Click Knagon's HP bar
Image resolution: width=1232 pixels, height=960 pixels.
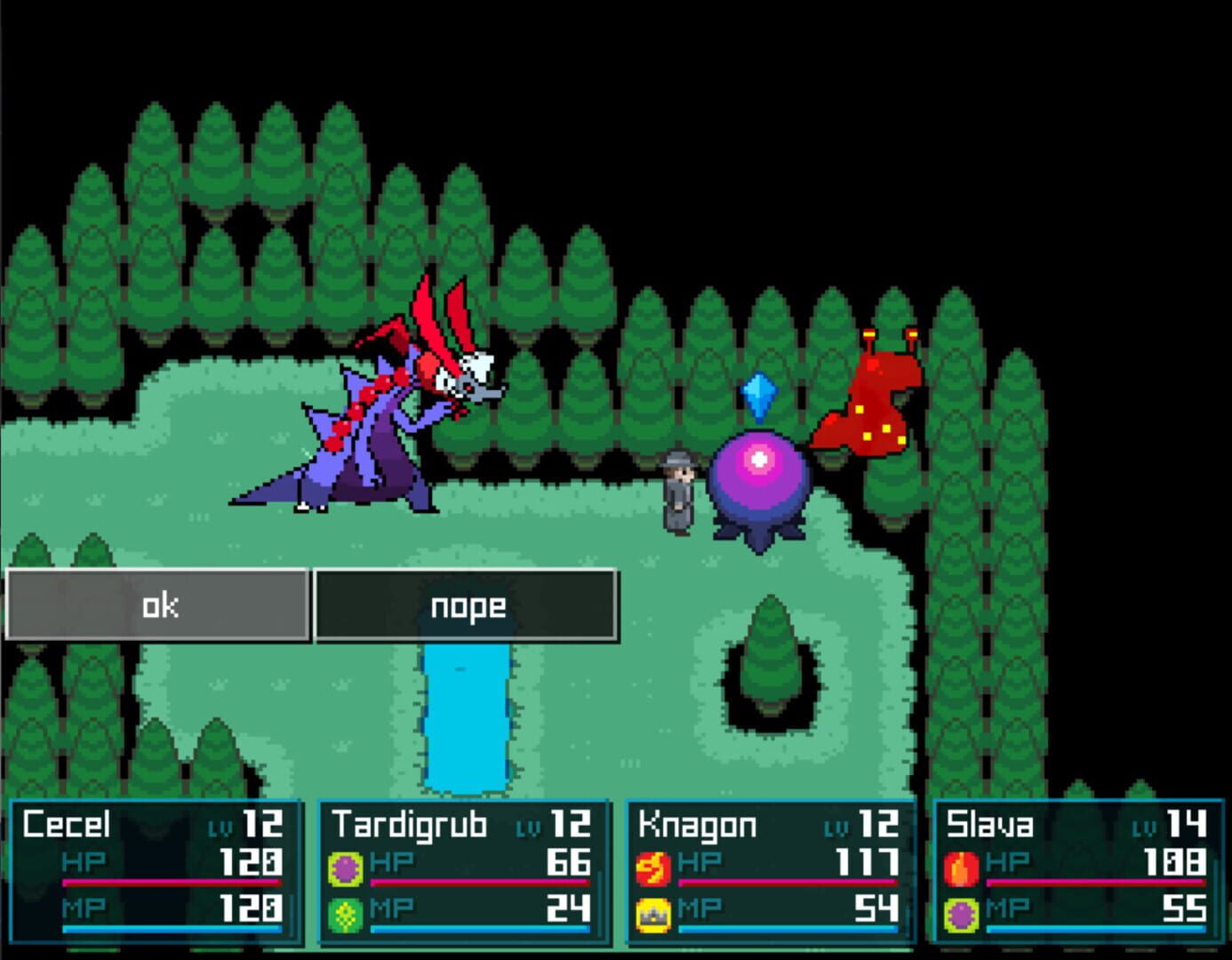tap(787, 884)
